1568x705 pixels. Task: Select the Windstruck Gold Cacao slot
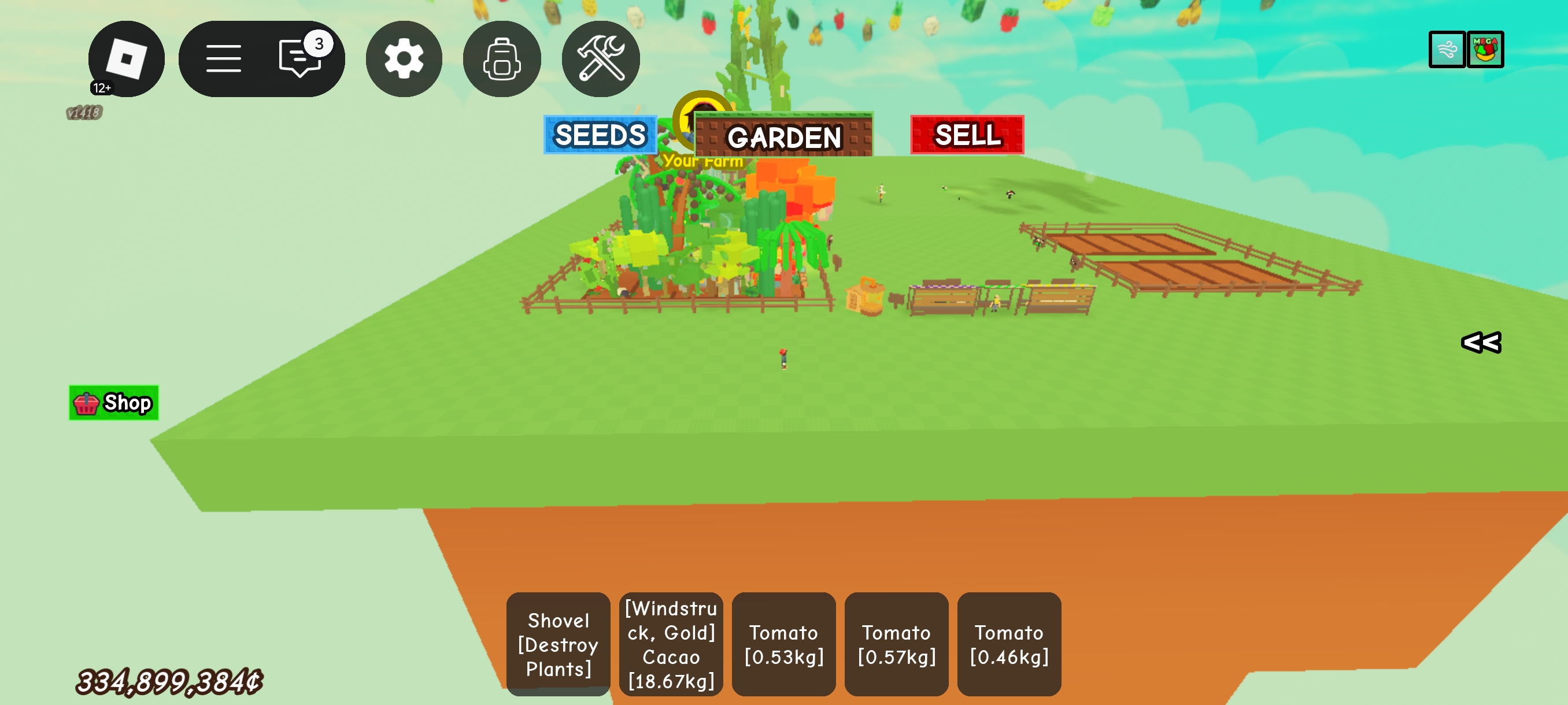point(671,644)
